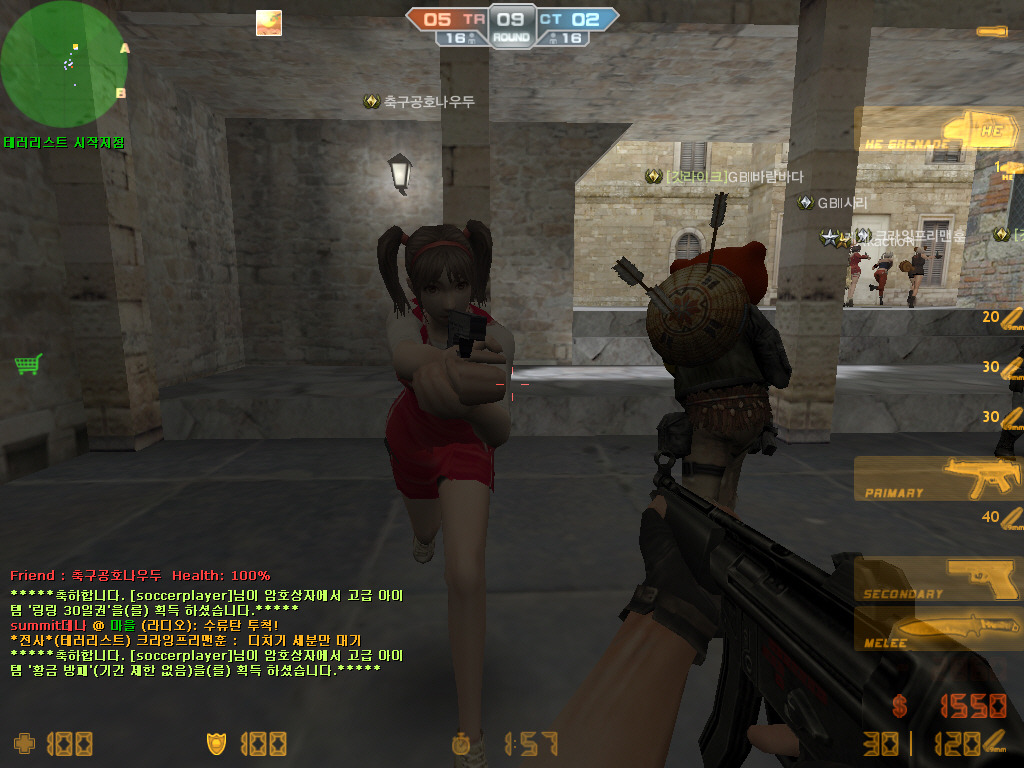Open the buy menu shopping cart icon
The height and width of the screenshot is (768, 1024).
coord(28,365)
